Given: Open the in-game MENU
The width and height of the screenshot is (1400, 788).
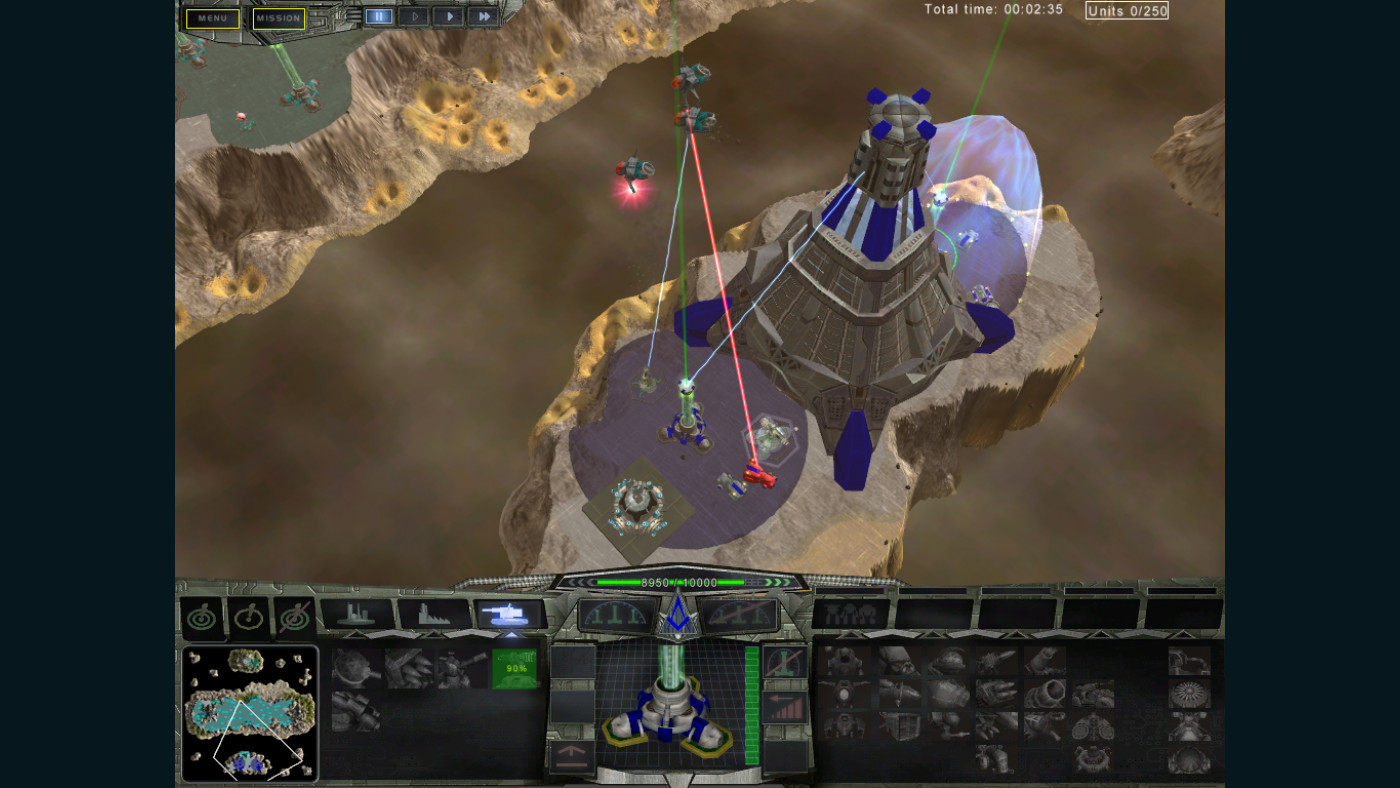Looking at the screenshot, I should [210, 18].
